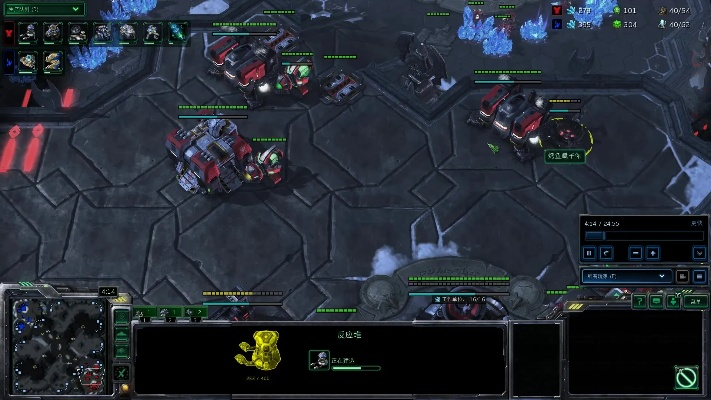Activate the cancel command button
Image resolution: width=711 pixels, height=400 pixels.
[686, 378]
